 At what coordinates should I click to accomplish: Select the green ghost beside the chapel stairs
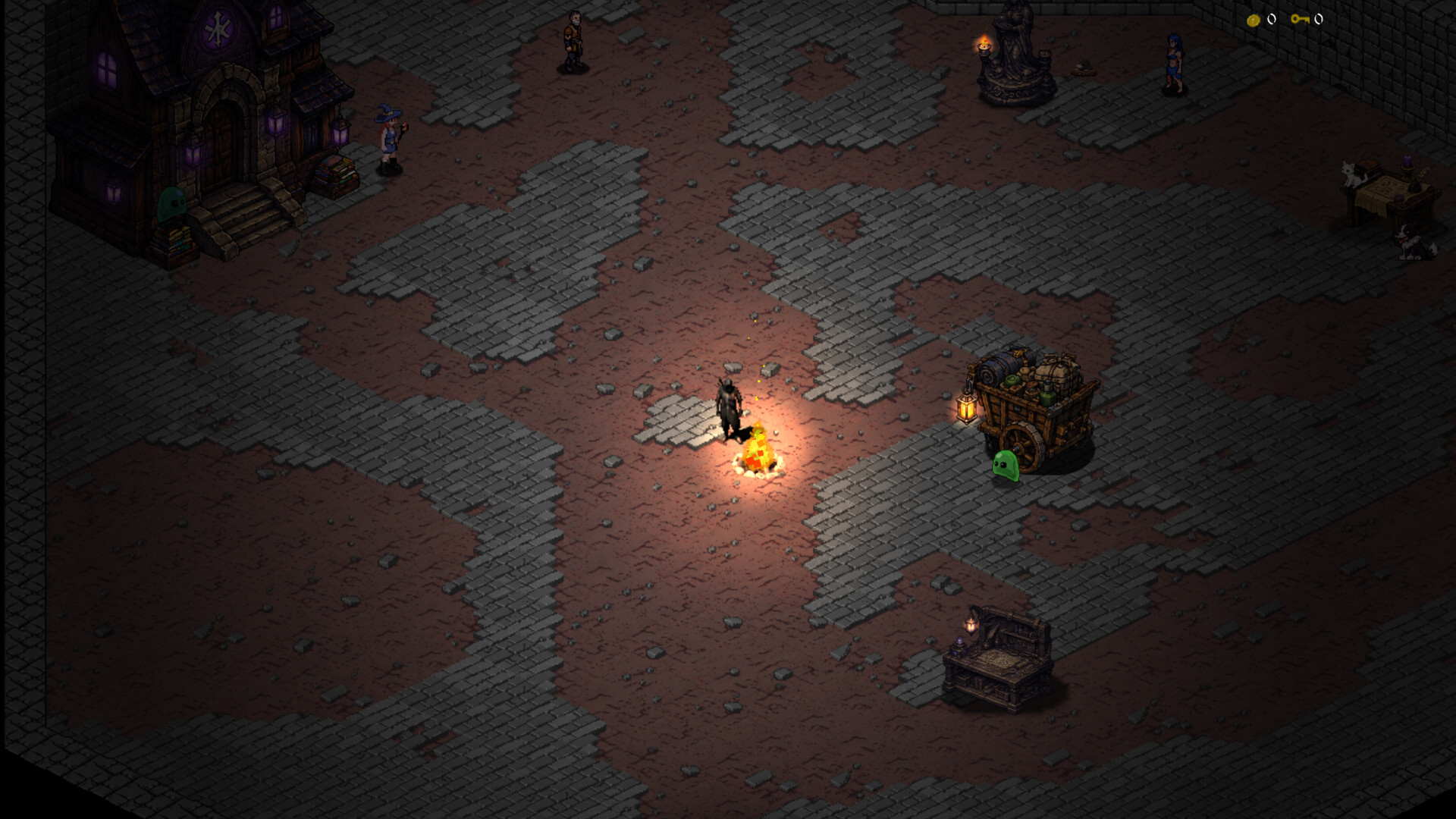pyautogui.click(x=173, y=205)
